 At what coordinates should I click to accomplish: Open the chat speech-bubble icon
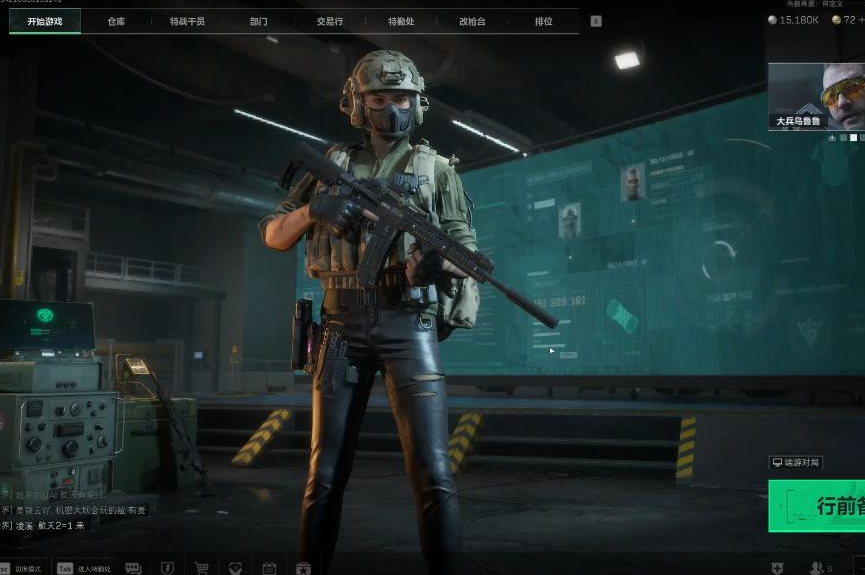pyautogui.click(x=133, y=568)
